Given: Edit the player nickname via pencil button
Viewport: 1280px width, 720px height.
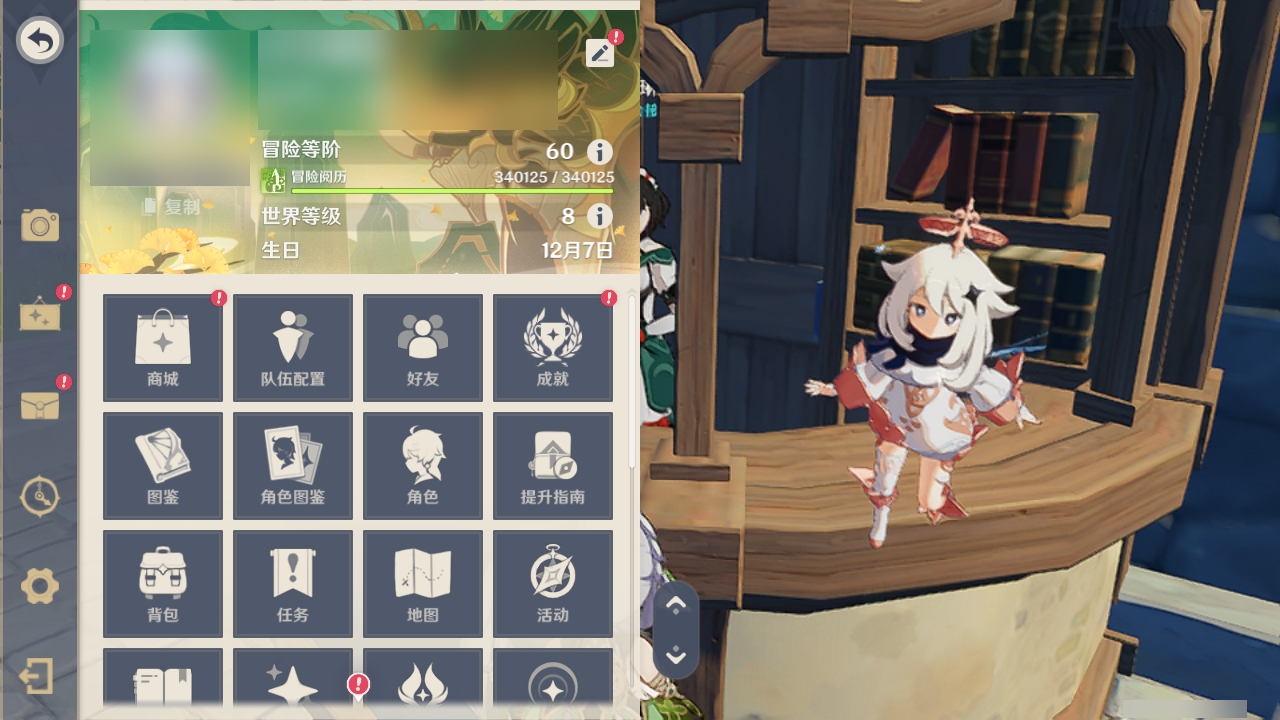Looking at the screenshot, I should pos(599,53).
